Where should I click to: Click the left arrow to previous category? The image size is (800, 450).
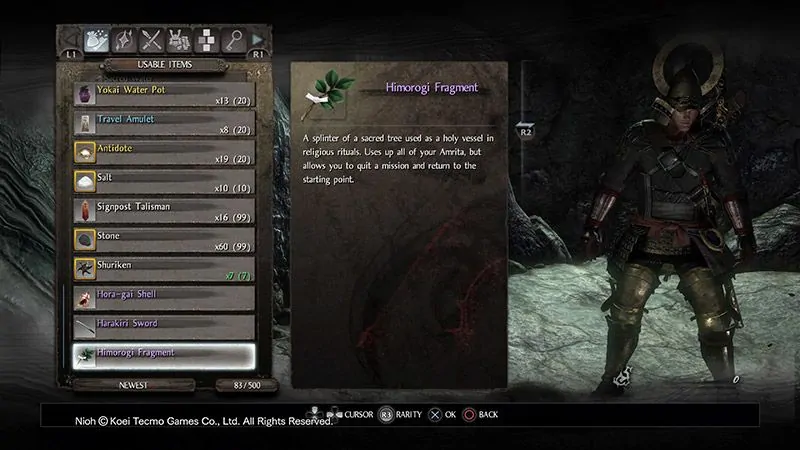(70, 40)
